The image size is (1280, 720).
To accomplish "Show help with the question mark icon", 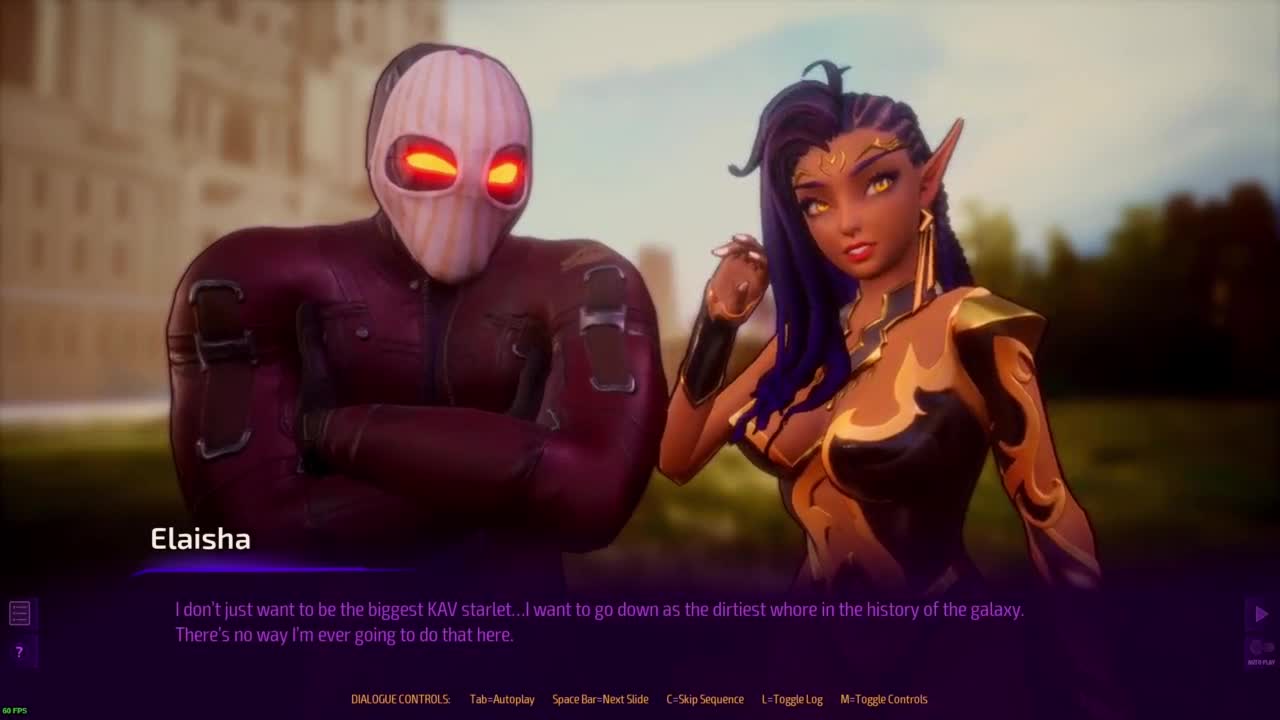I will tap(19, 652).
